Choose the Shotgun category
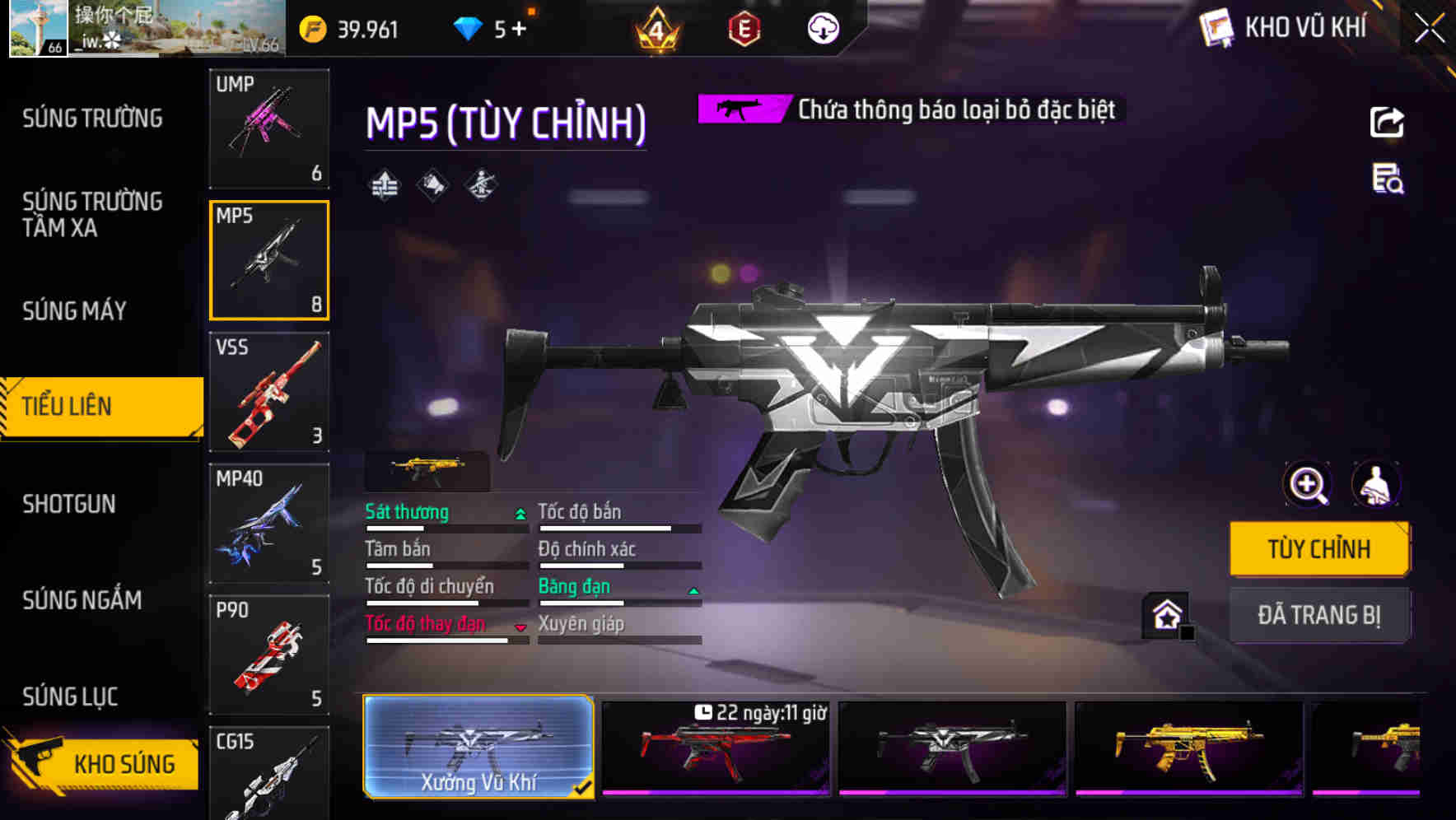This screenshot has width=1456, height=820. [x=69, y=504]
